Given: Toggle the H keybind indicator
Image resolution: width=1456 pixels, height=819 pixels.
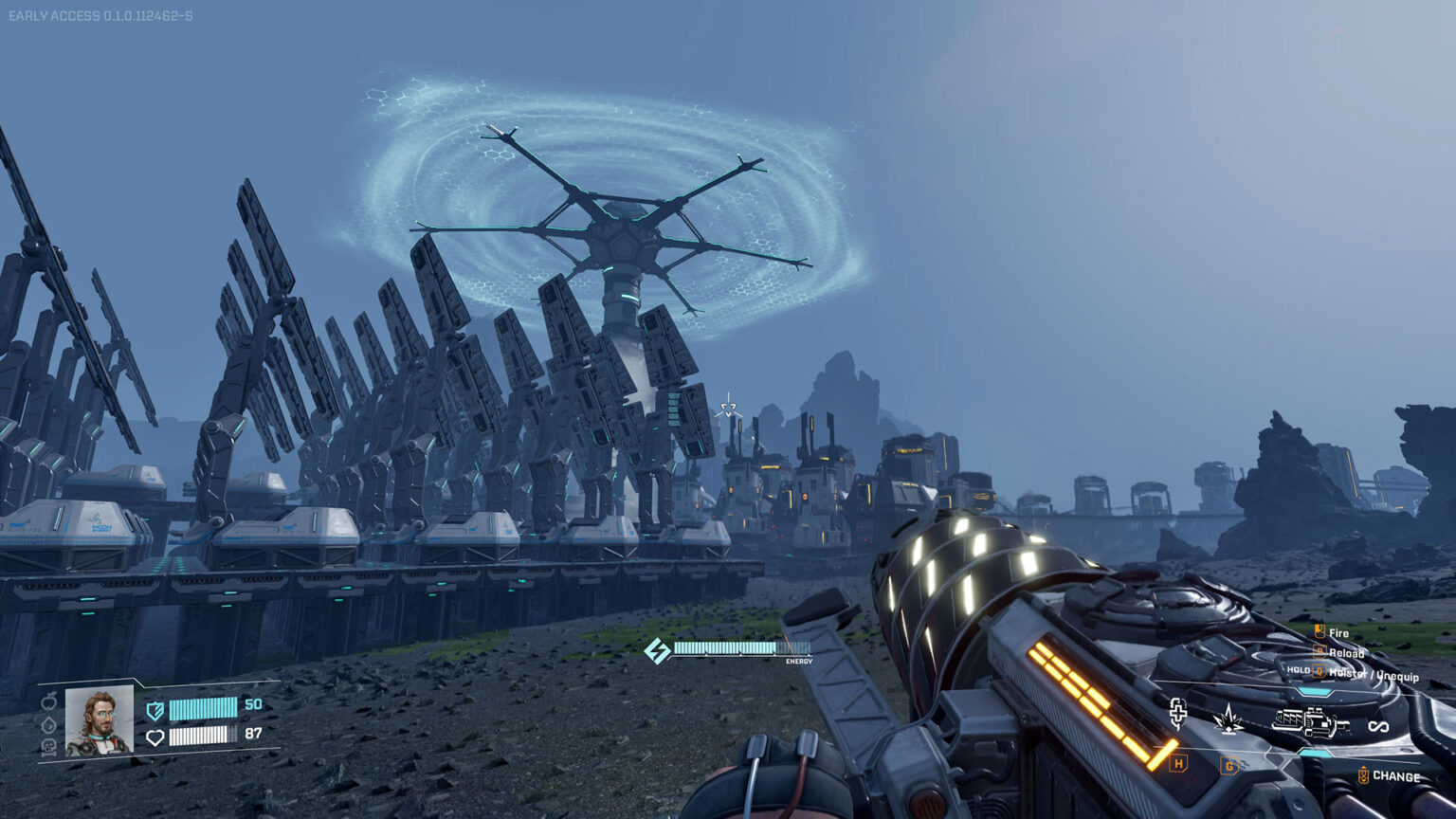Looking at the screenshot, I should pyautogui.click(x=1179, y=761).
